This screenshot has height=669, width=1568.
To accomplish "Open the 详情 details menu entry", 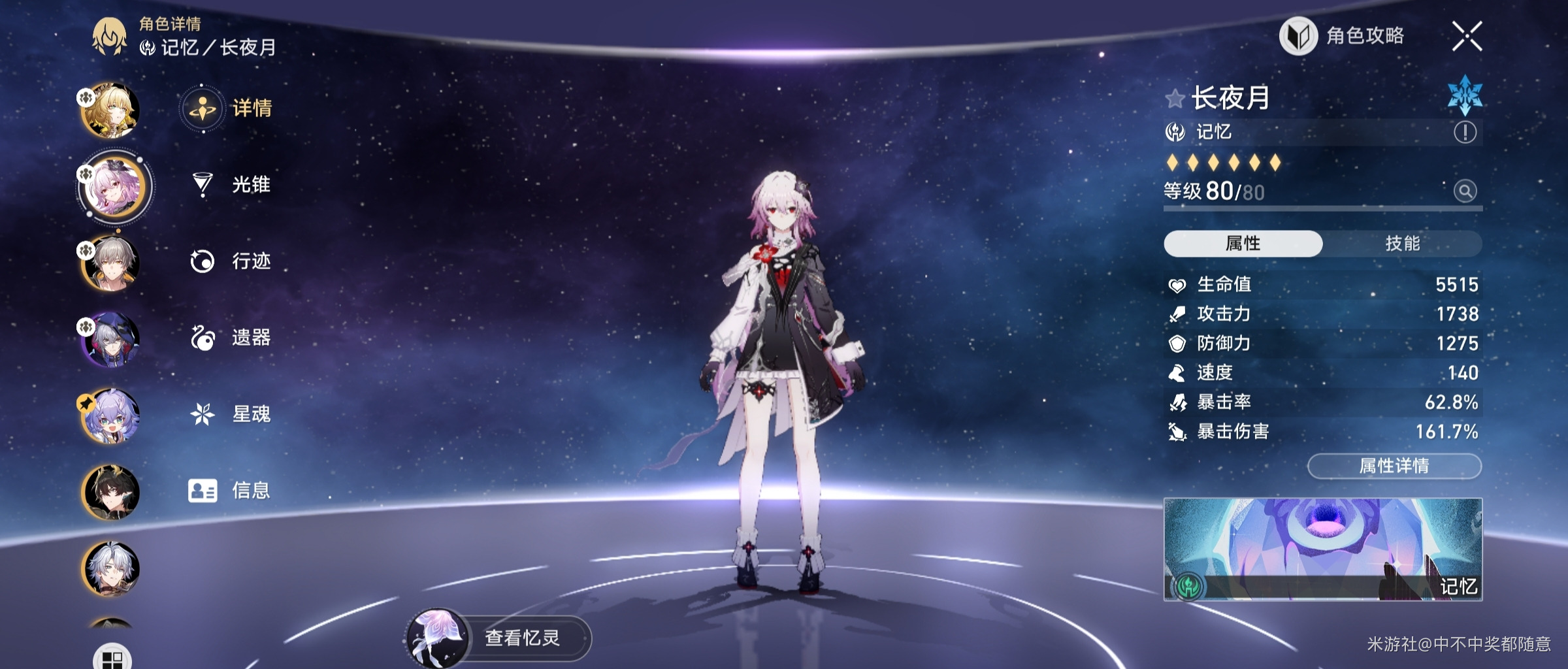I will tap(229, 108).
